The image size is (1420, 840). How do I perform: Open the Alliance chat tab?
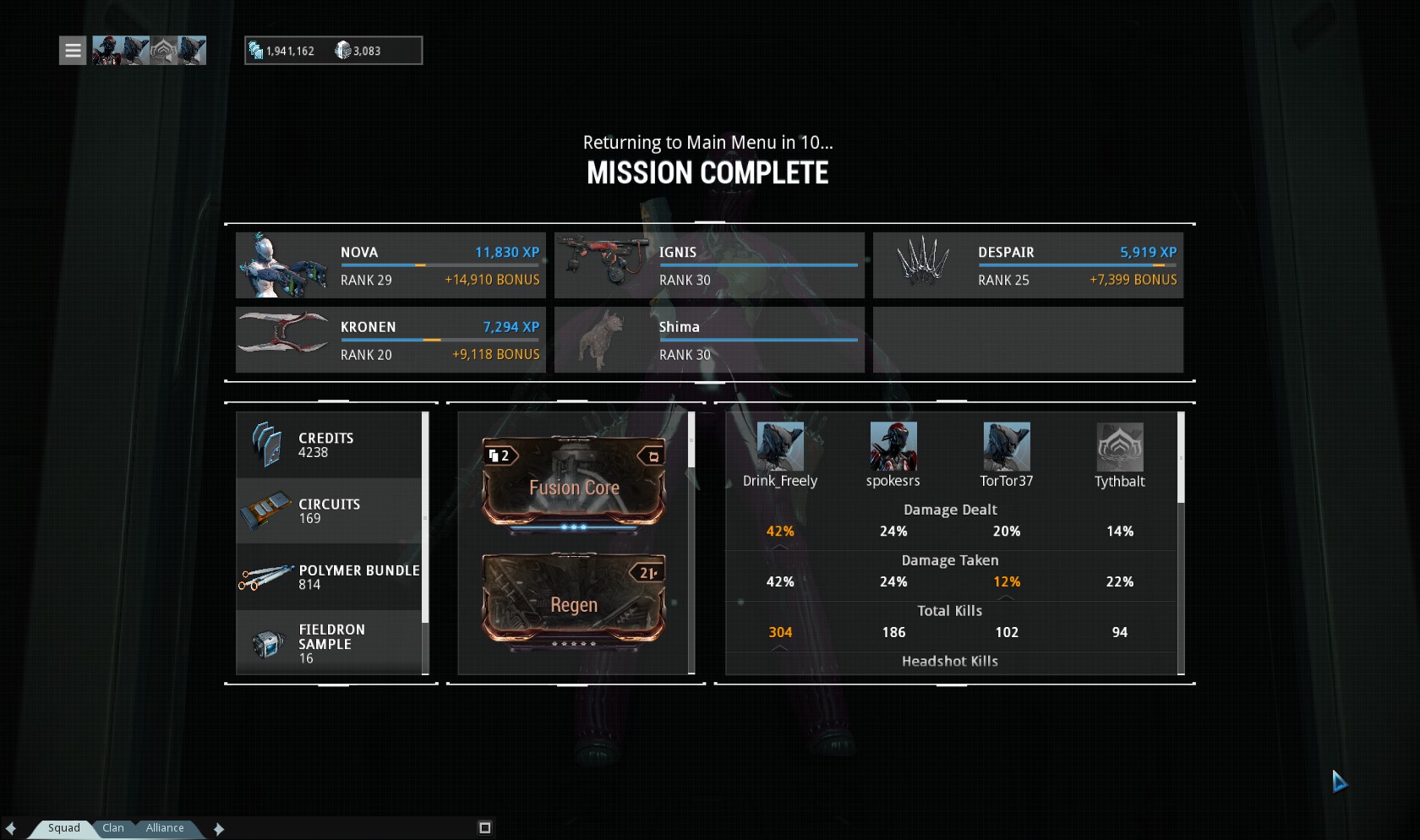pos(165,828)
